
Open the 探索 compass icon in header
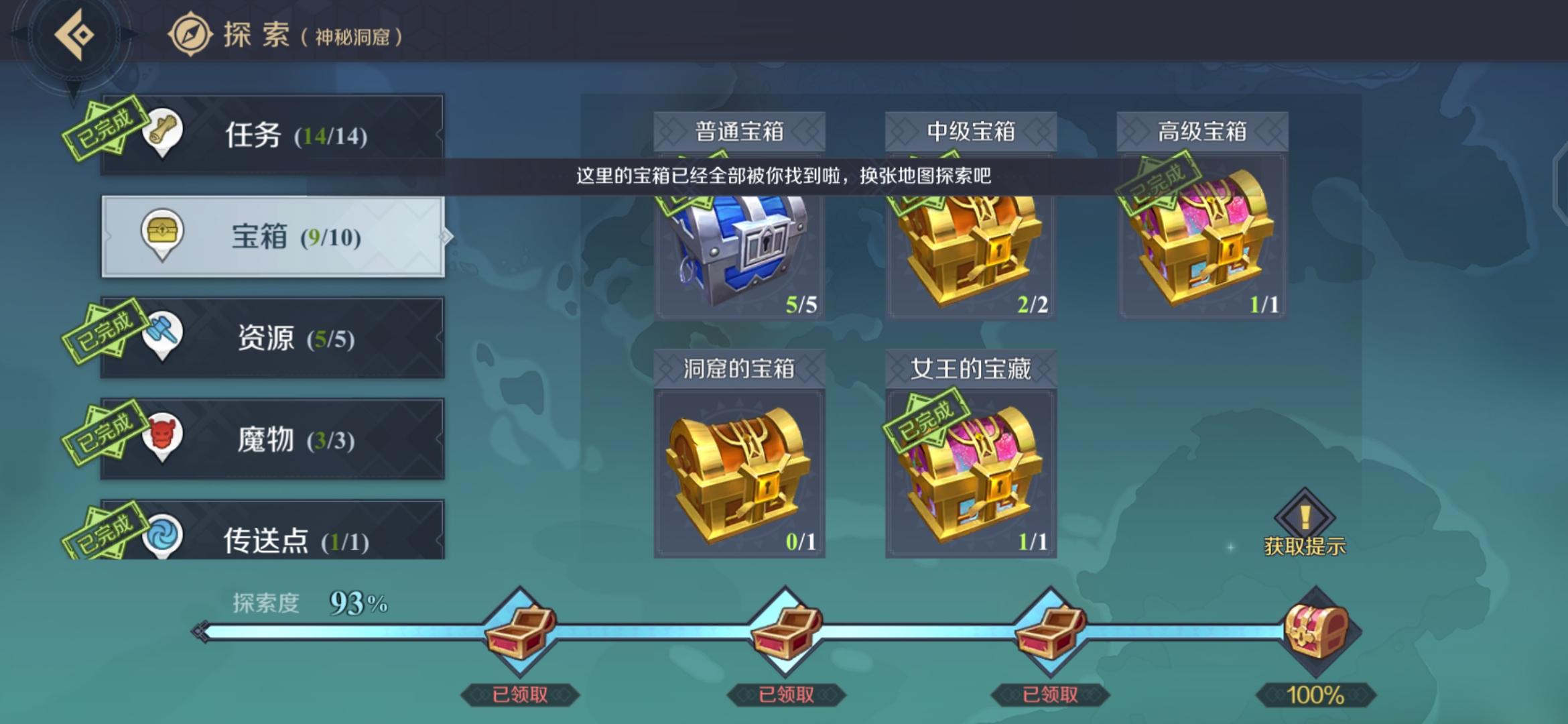pyautogui.click(x=190, y=34)
